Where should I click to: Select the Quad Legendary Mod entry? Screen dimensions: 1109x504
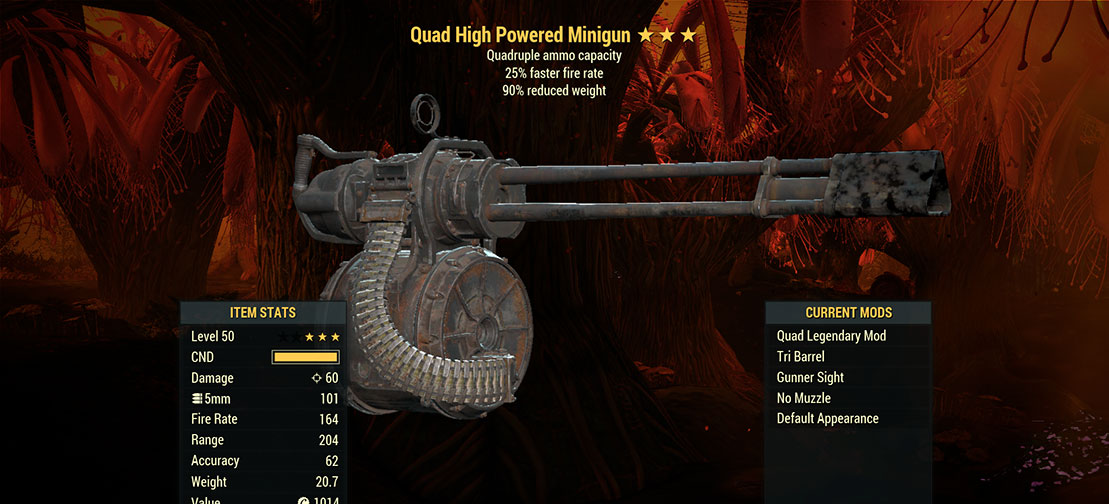[x=831, y=336]
